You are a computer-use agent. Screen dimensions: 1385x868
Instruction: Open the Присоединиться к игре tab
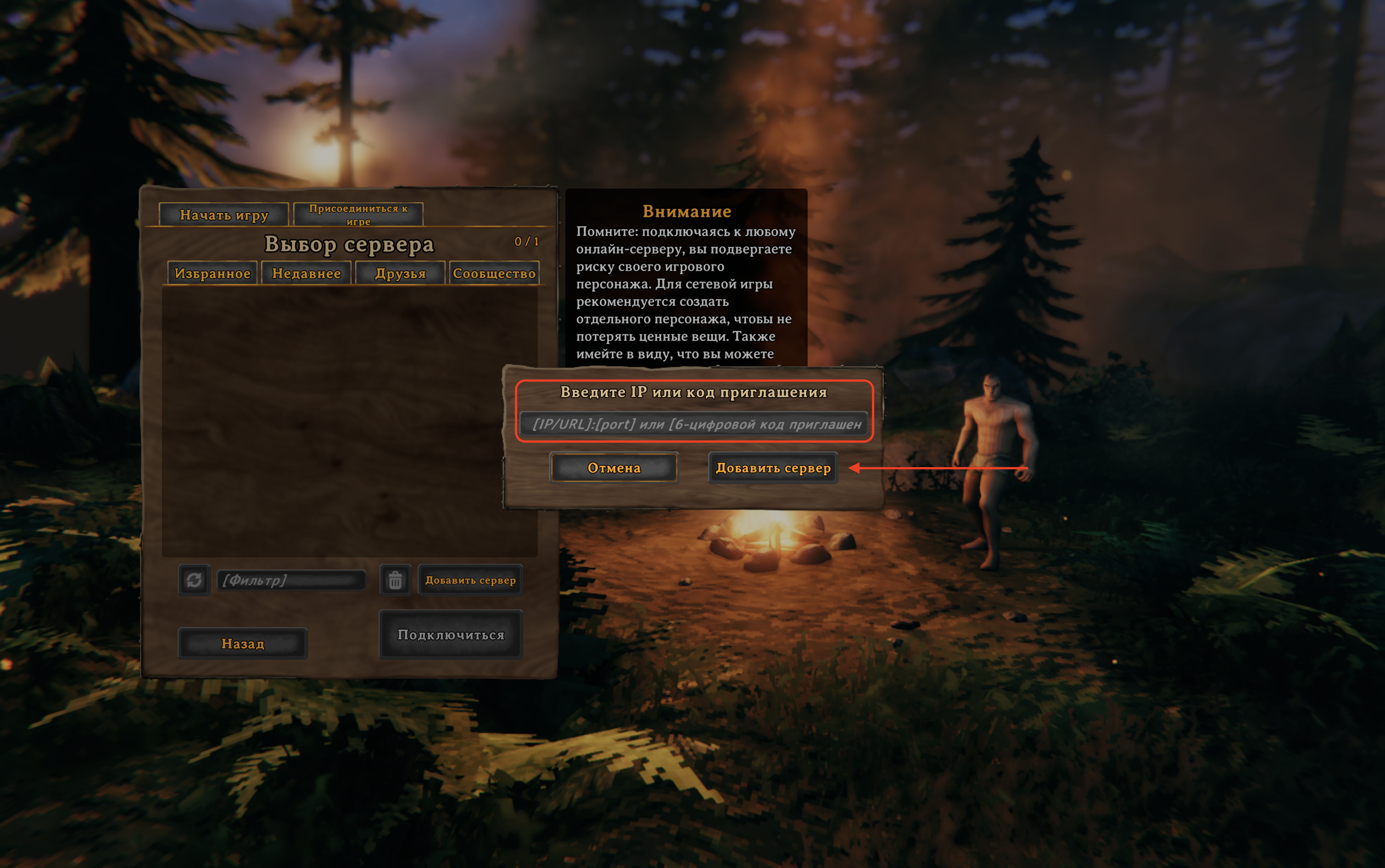(358, 214)
